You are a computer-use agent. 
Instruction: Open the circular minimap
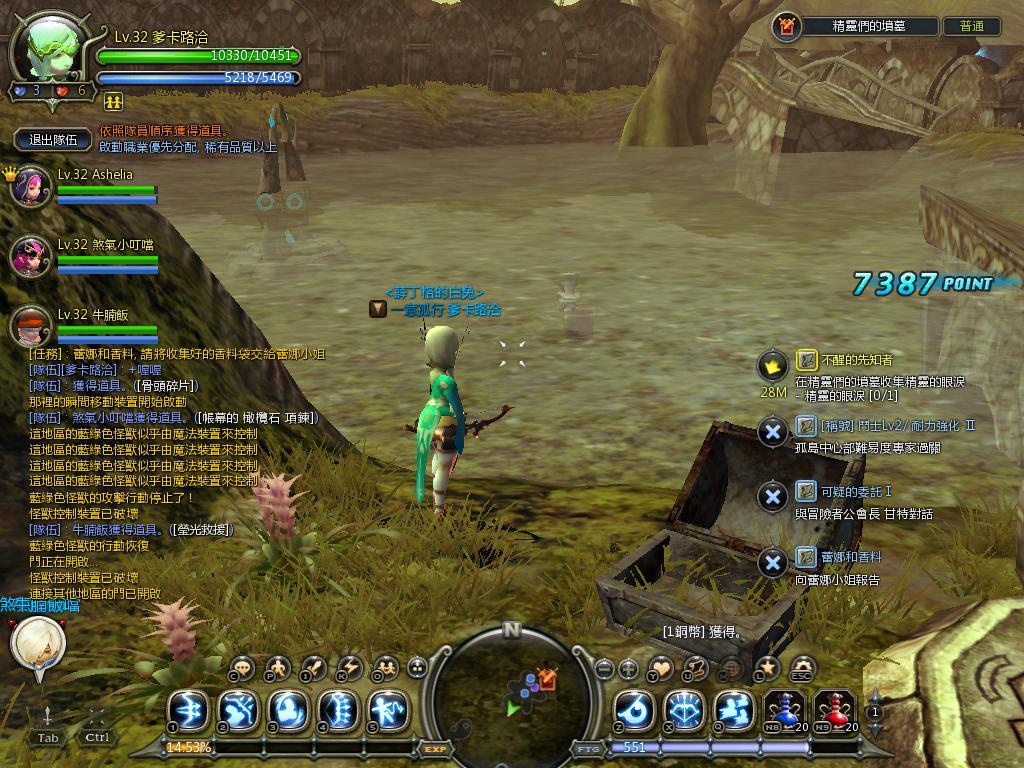click(511, 690)
